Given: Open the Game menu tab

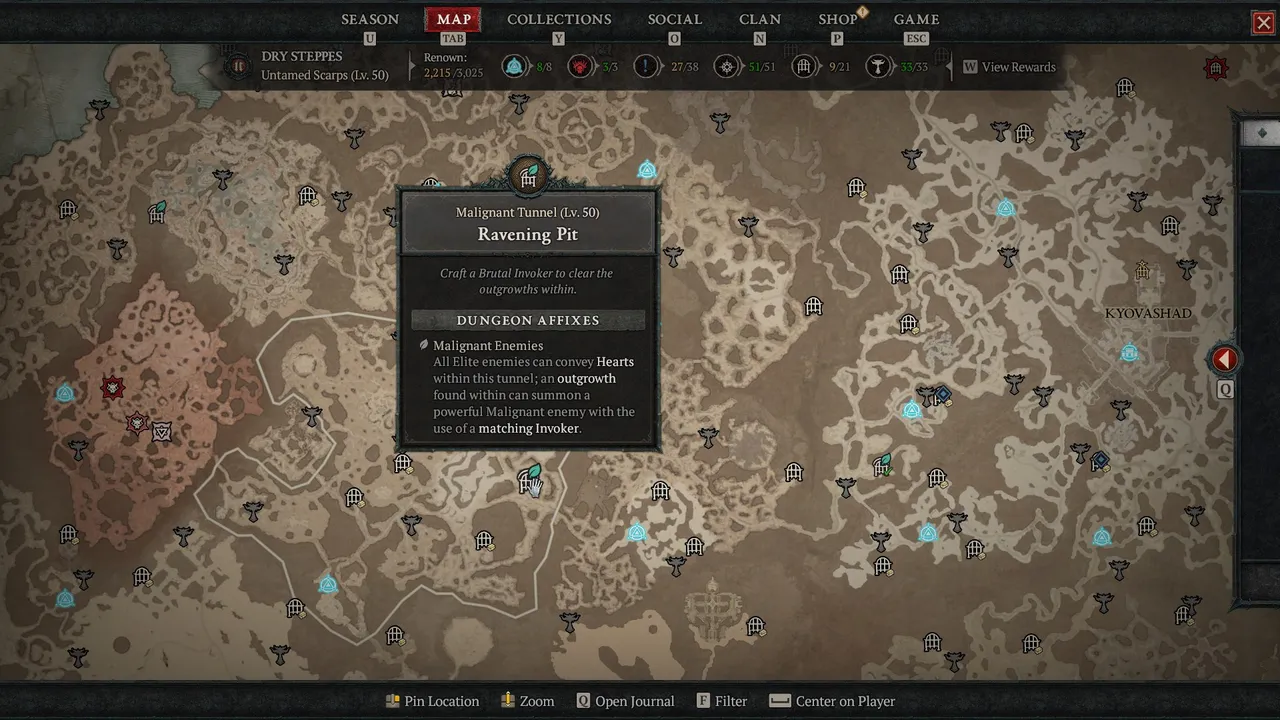Looking at the screenshot, I should 916,19.
